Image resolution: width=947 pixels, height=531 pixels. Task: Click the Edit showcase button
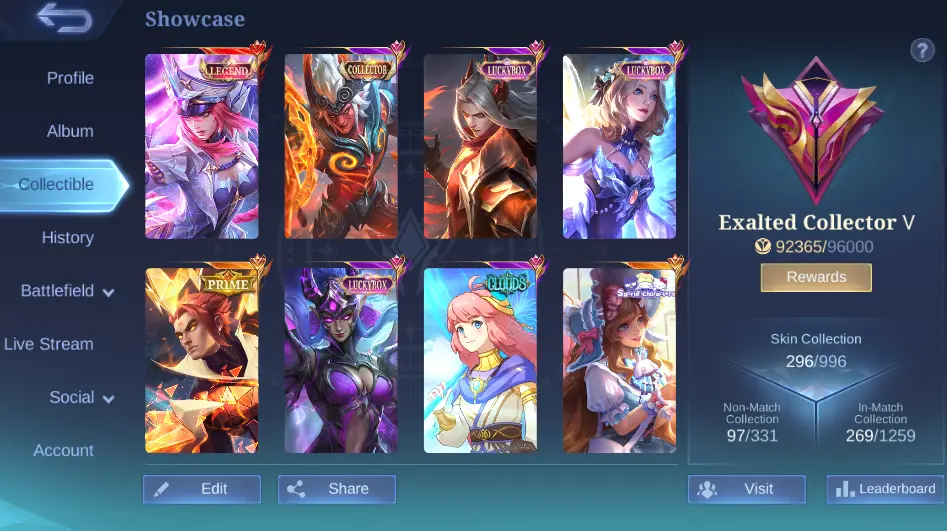point(202,489)
